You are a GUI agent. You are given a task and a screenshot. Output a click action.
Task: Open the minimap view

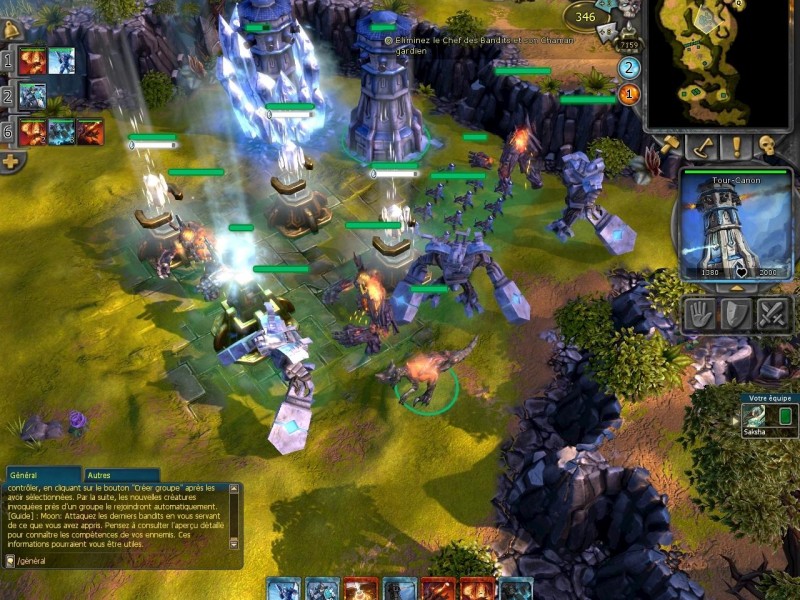[x=718, y=62]
